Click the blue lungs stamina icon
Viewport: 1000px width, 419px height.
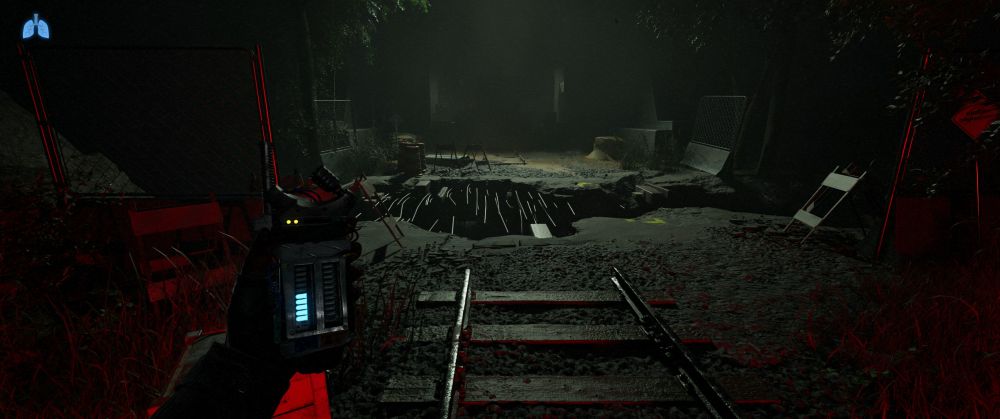(35, 27)
